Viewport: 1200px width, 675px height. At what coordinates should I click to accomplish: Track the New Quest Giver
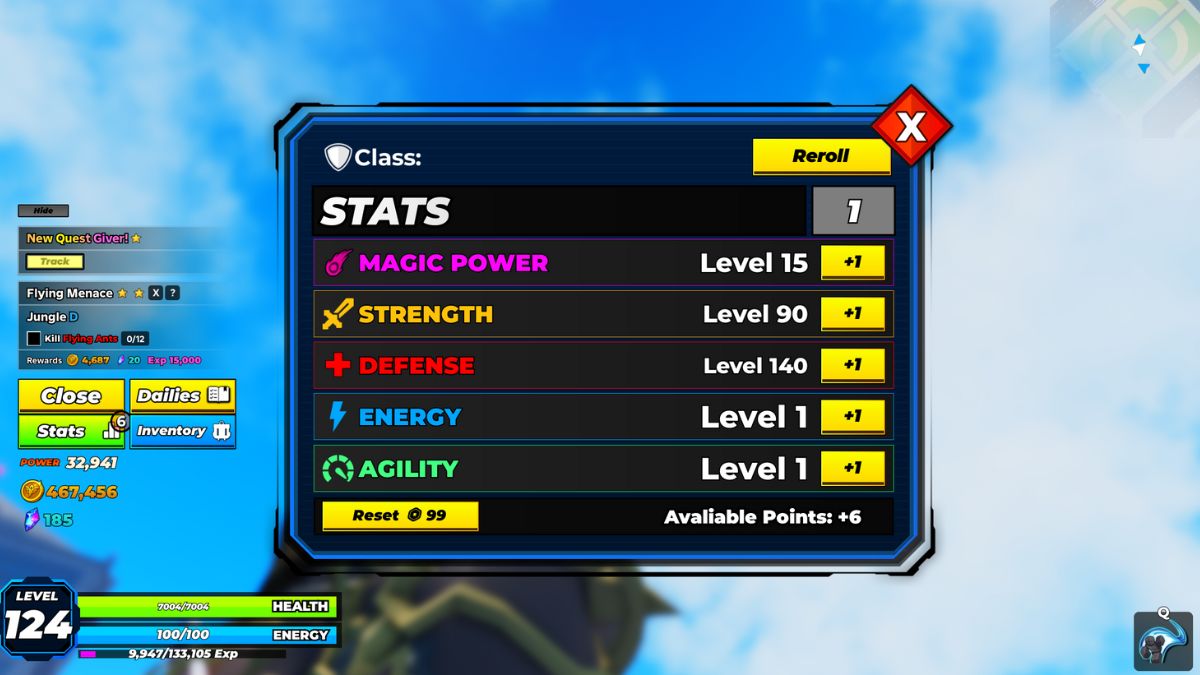click(55, 262)
